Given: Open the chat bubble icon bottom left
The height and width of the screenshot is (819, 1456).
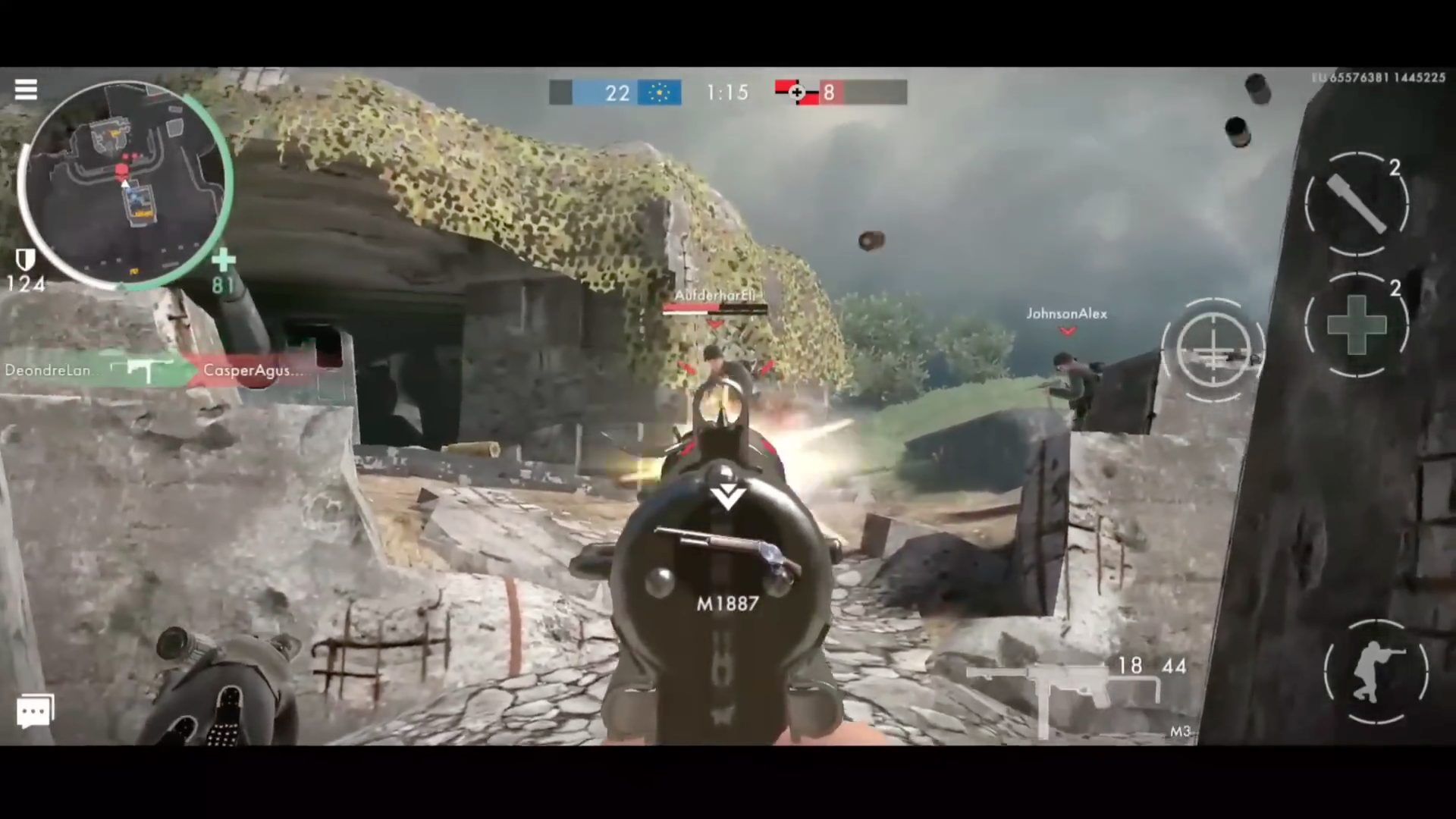Looking at the screenshot, I should (x=34, y=711).
